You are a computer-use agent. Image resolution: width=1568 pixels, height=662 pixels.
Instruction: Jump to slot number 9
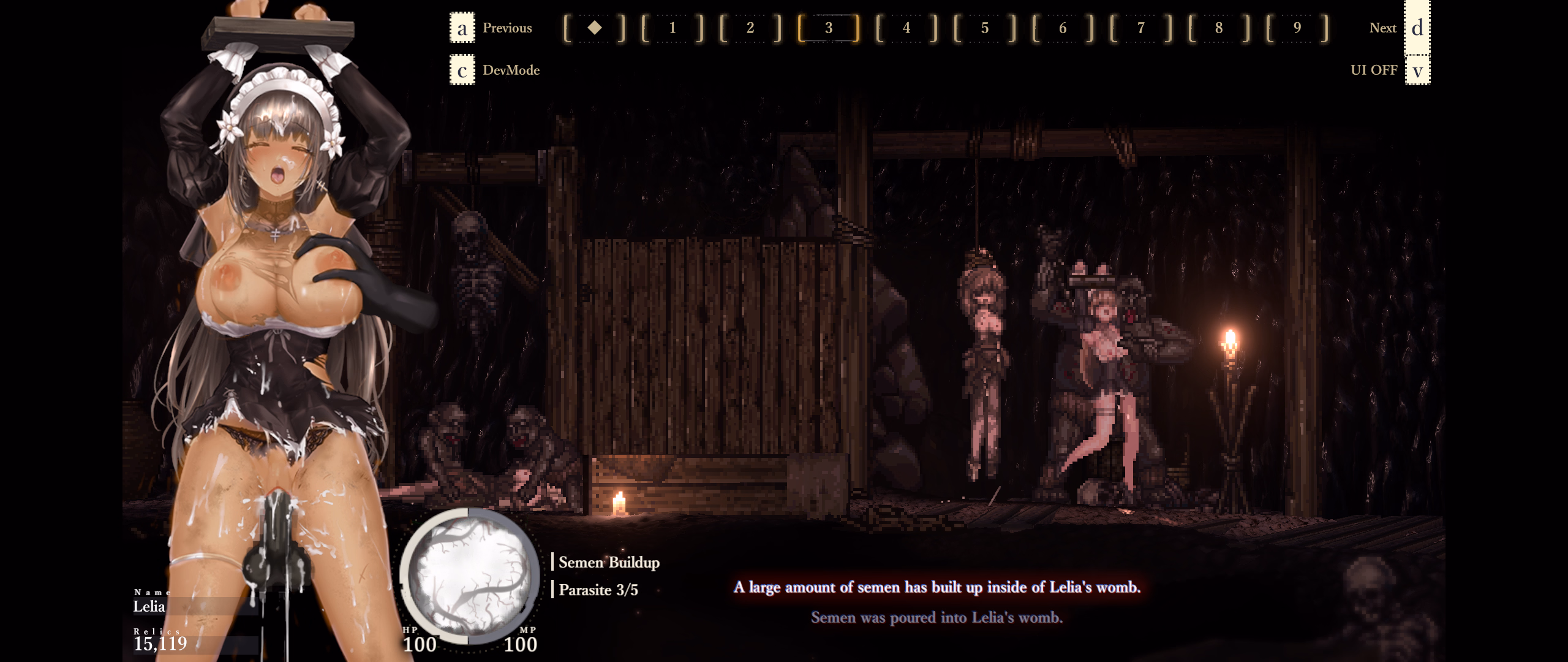pyautogui.click(x=1297, y=28)
